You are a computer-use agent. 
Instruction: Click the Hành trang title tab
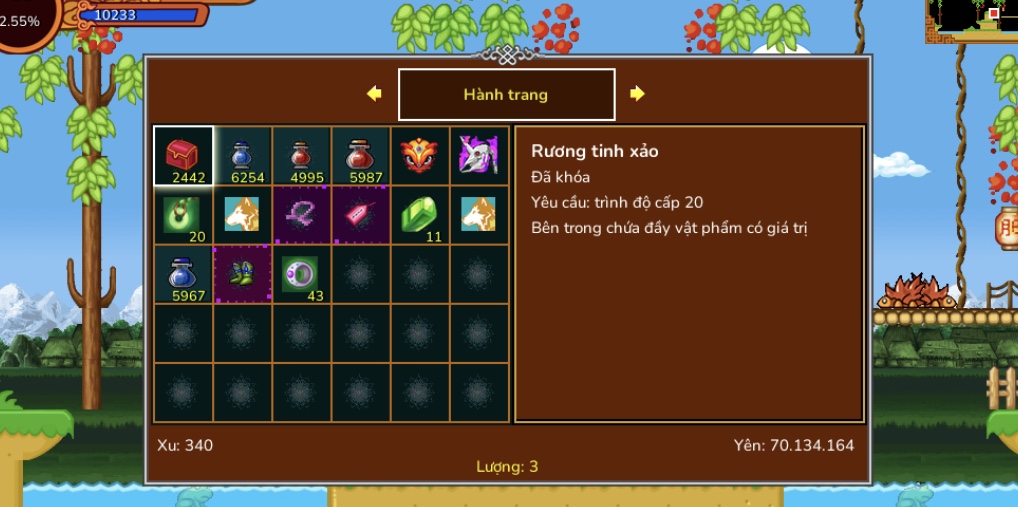[506, 94]
